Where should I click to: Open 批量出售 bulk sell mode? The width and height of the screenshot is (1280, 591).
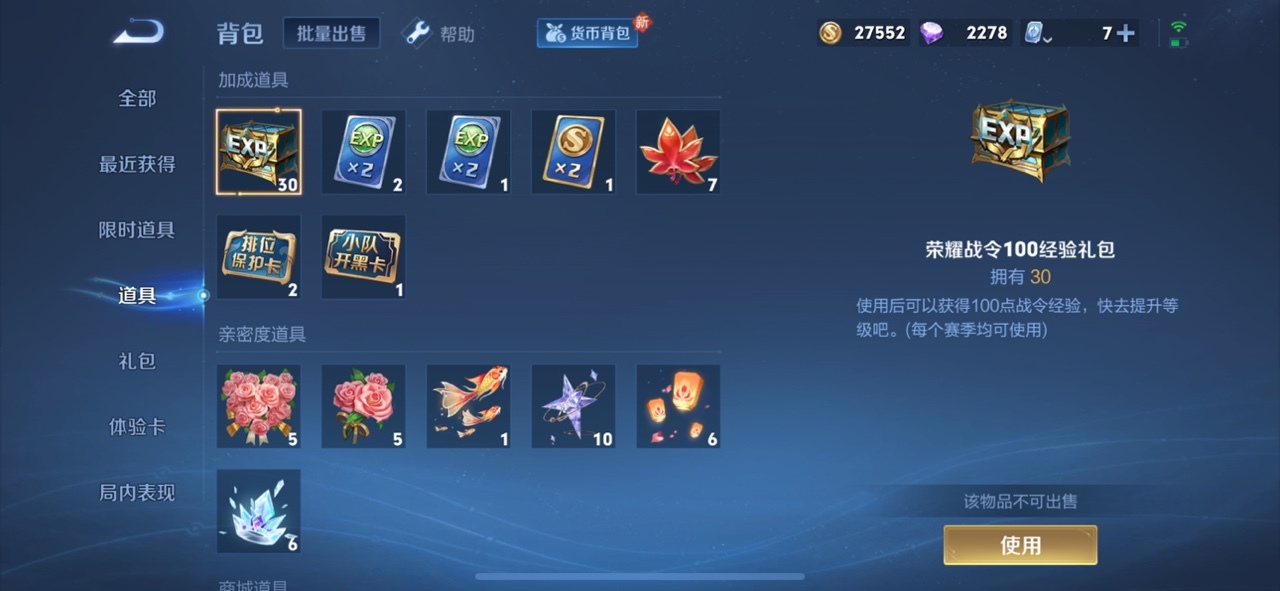coord(331,33)
